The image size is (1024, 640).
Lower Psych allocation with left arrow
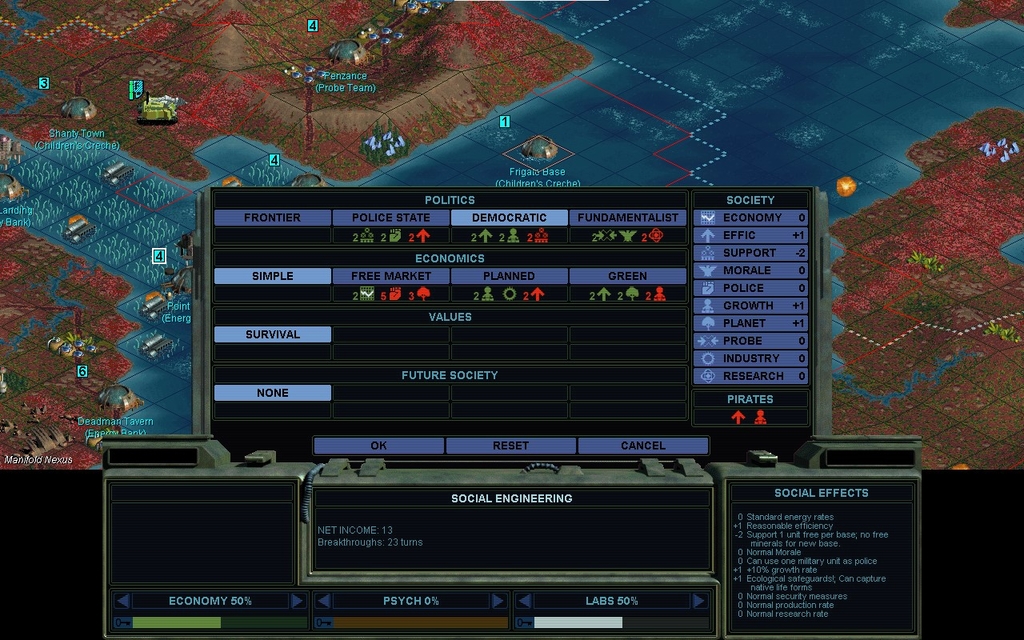click(323, 601)
